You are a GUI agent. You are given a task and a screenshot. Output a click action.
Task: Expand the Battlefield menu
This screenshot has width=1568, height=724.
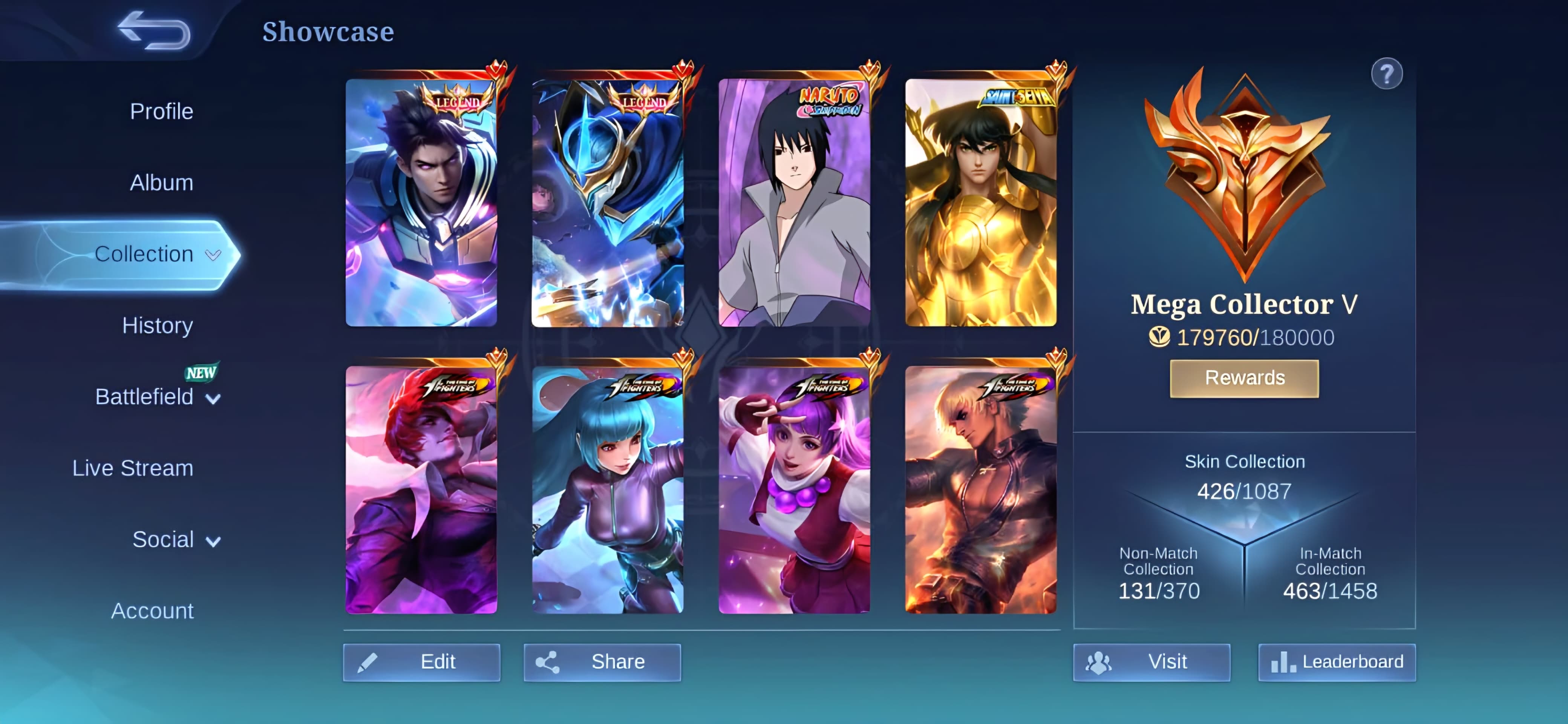(157, 397)
